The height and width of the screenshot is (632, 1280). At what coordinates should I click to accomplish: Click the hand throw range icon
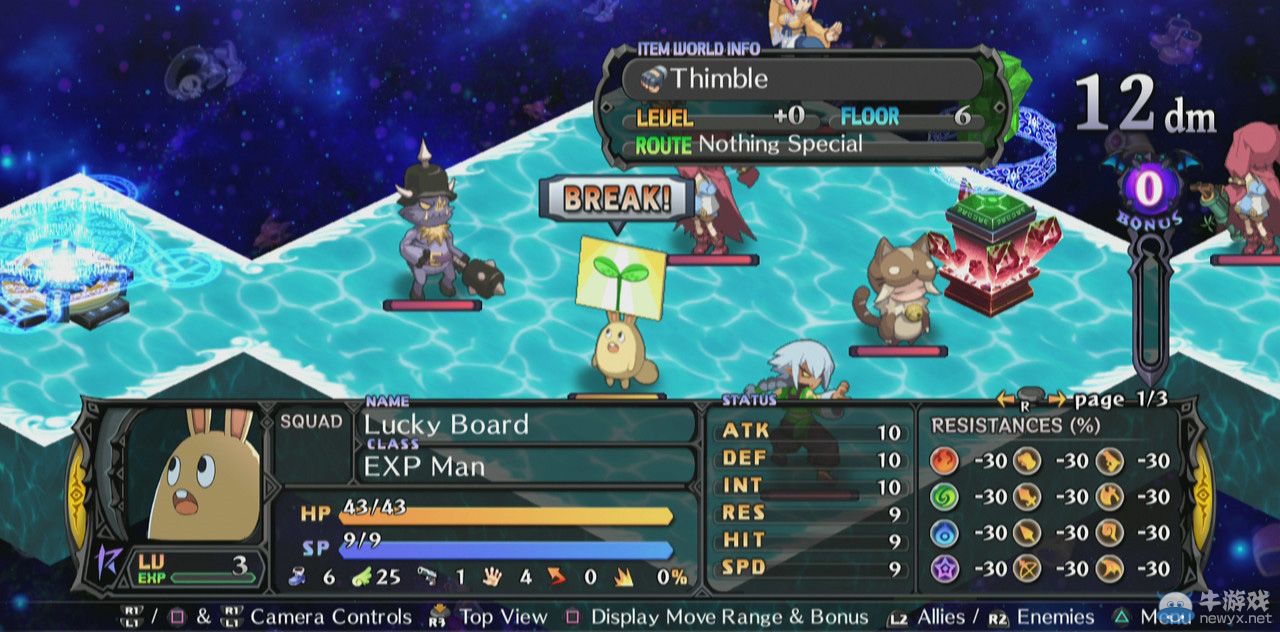492,576
